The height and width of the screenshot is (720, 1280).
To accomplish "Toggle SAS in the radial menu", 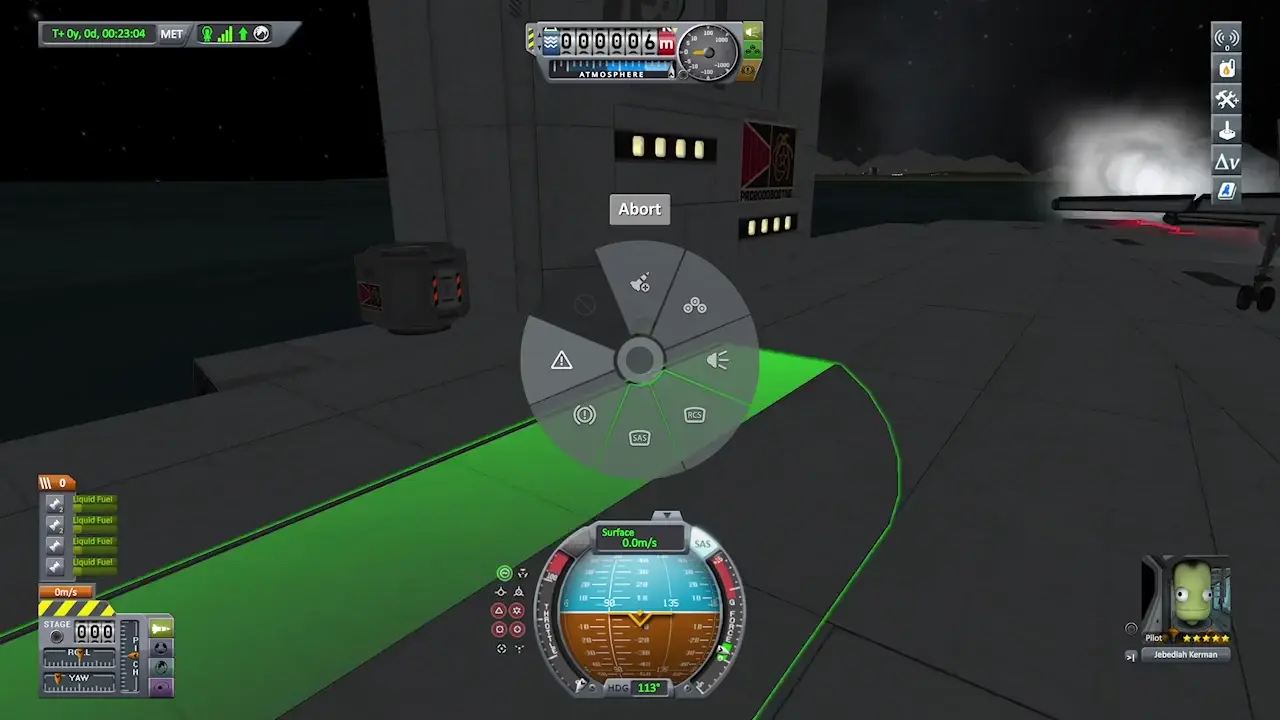I will [x=640, y=438].
